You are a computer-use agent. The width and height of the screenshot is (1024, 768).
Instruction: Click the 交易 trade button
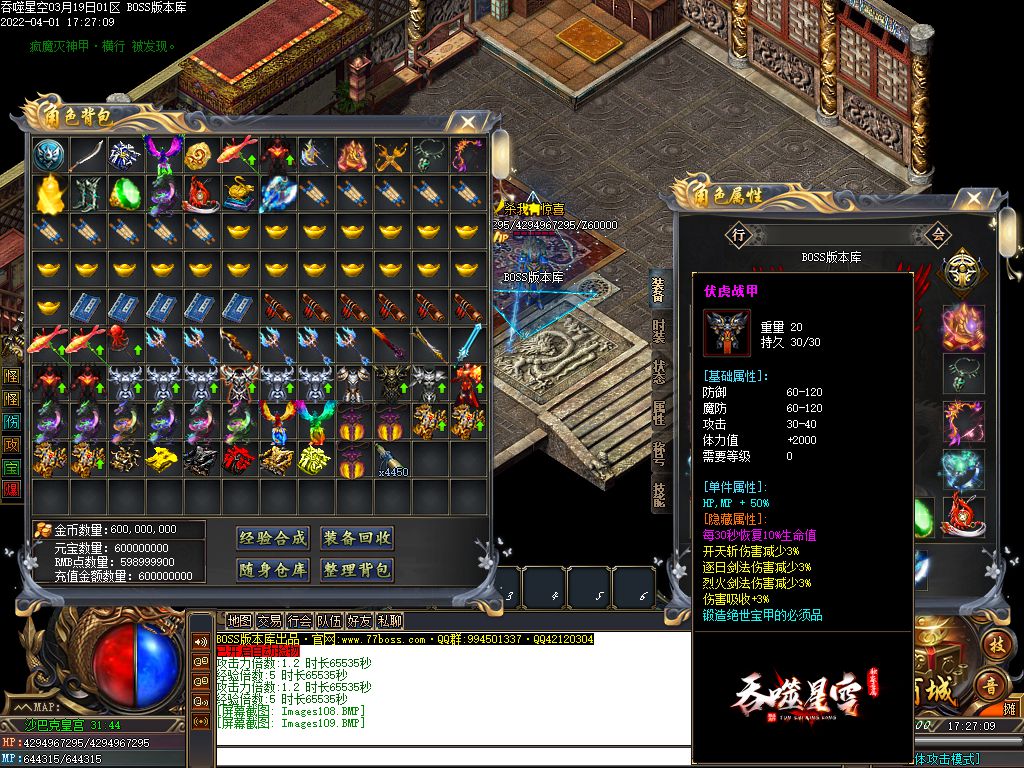(269, 621)
